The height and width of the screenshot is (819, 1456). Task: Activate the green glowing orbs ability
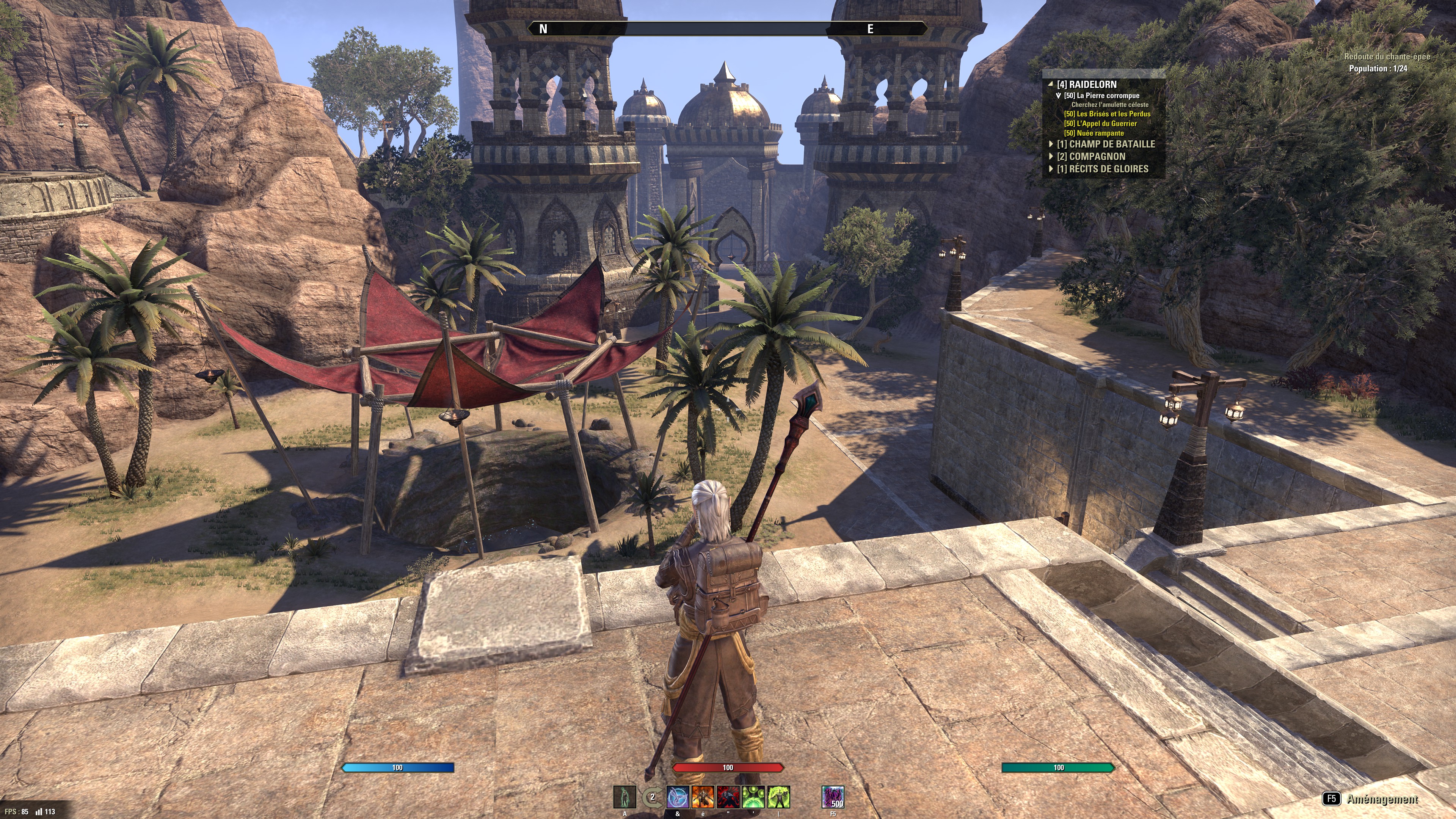tap(753, 797)
